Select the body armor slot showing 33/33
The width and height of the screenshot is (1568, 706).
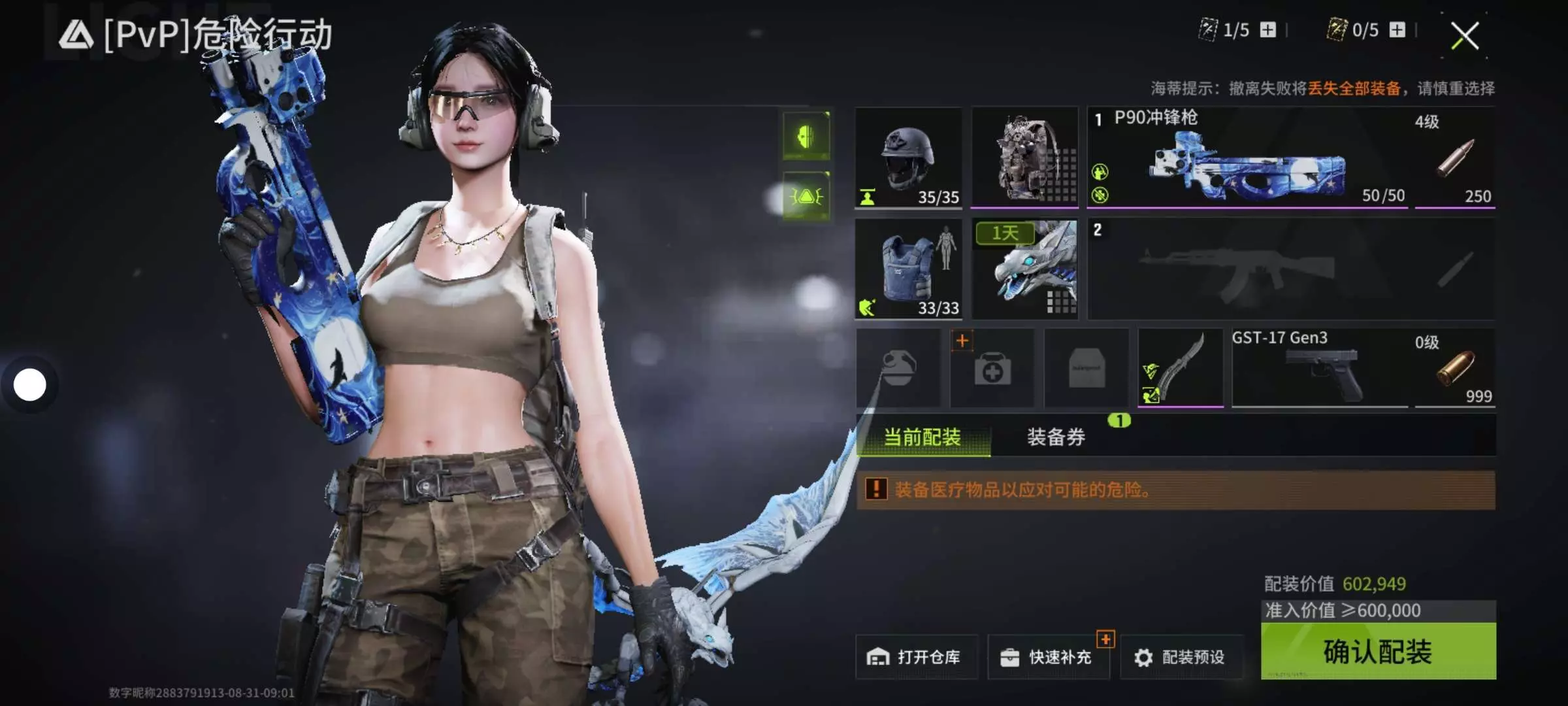(908, 269)
